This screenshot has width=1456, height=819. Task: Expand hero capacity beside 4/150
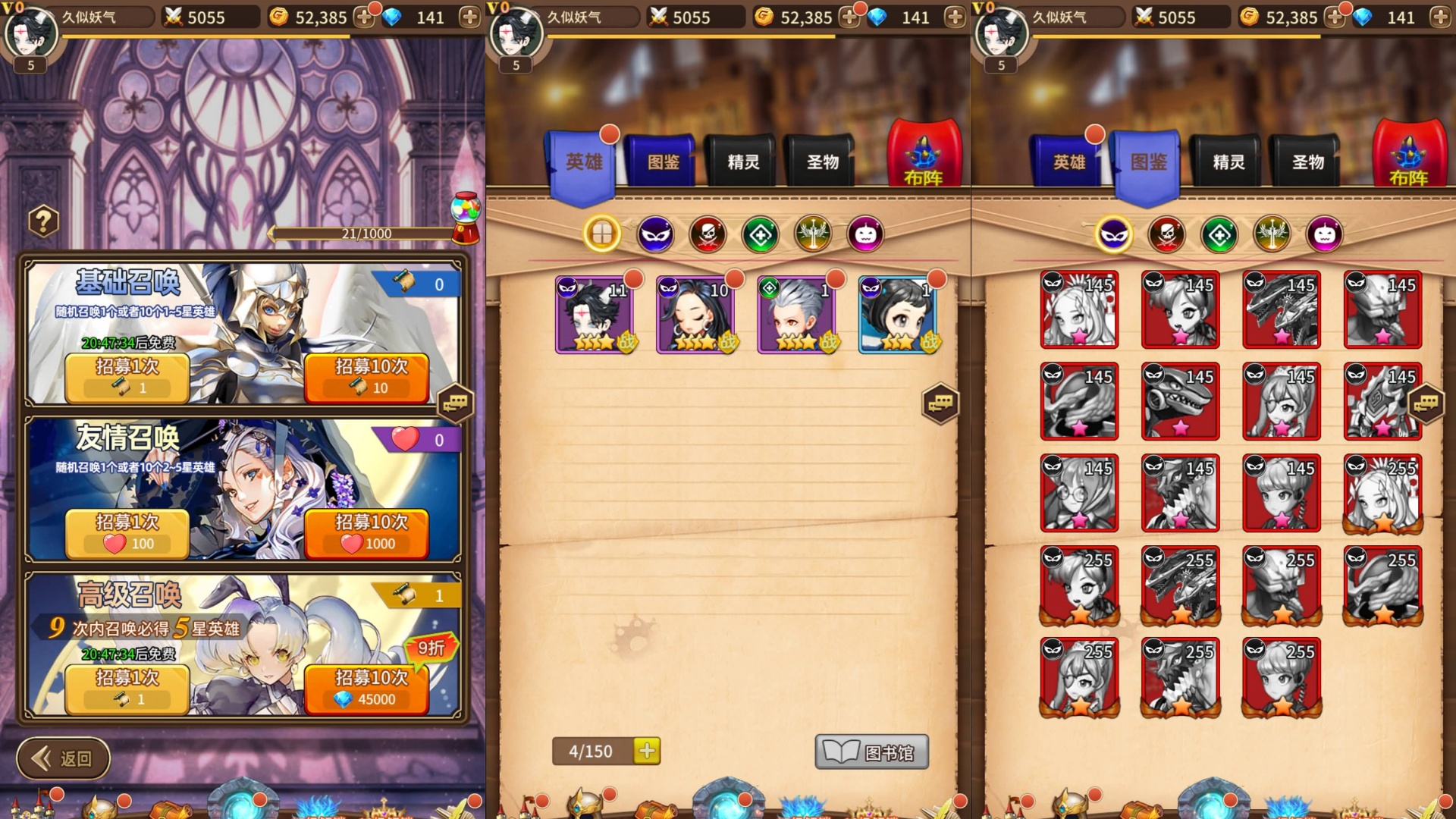point(647,751)
